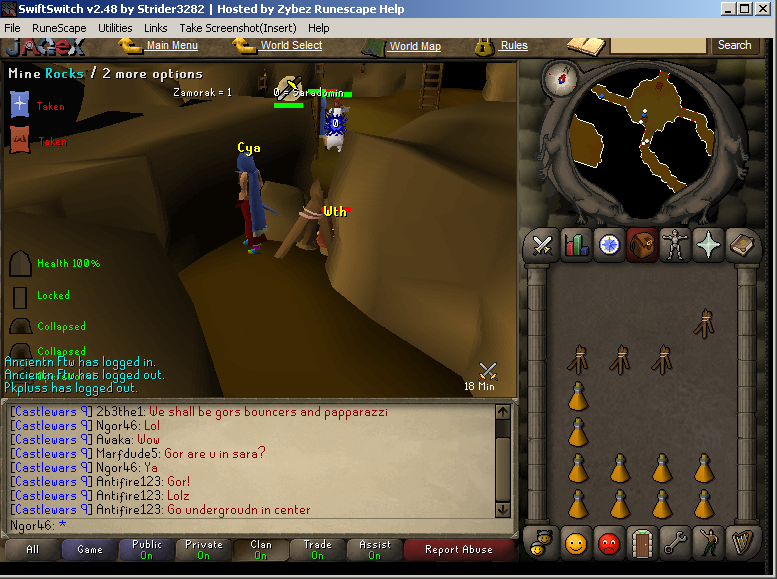This screenshot has width=777, height=579.
Task: Open the bar-chart stats tab
Action: (576, 244)
